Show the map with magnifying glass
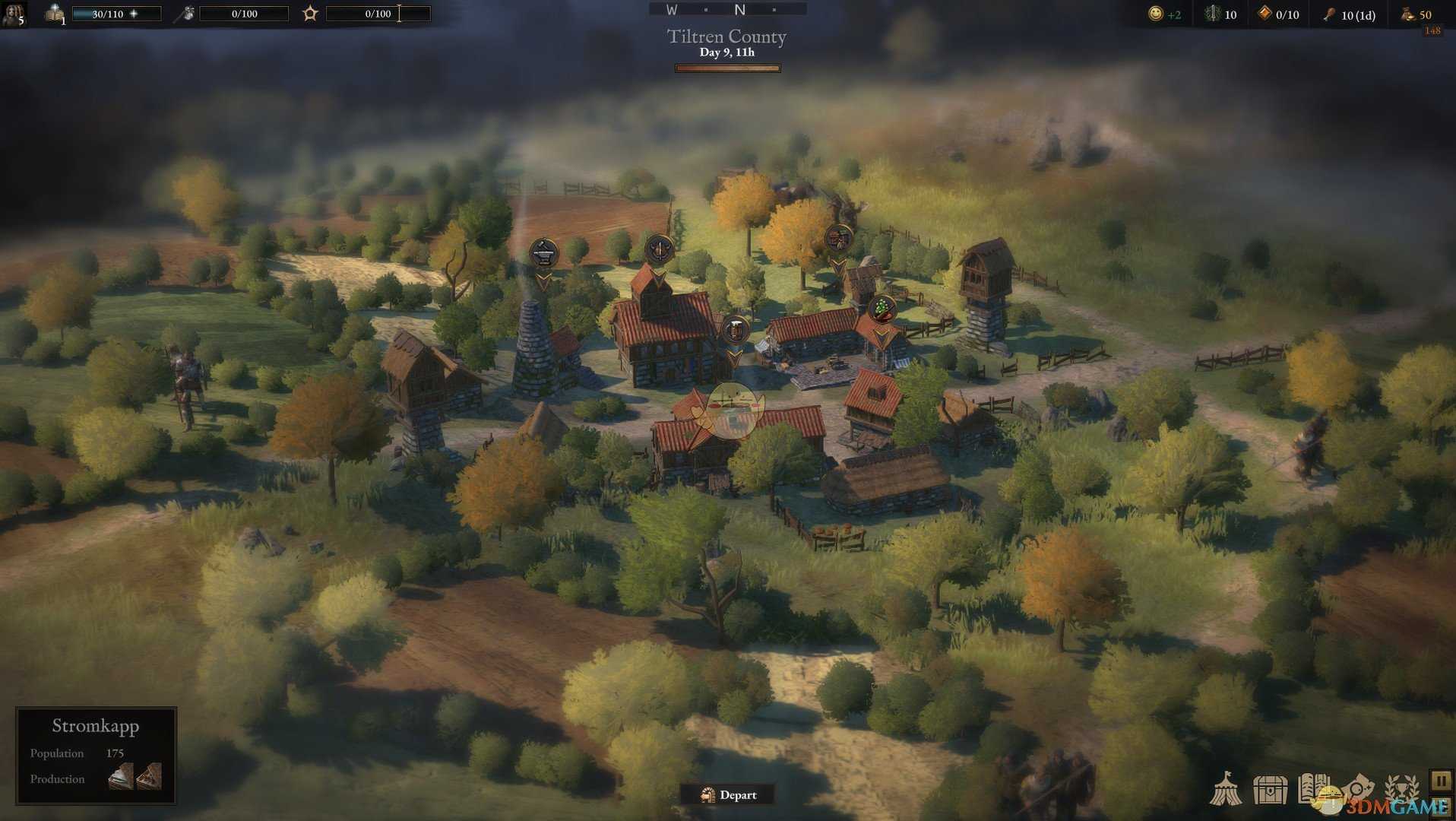 (1358, 789)
